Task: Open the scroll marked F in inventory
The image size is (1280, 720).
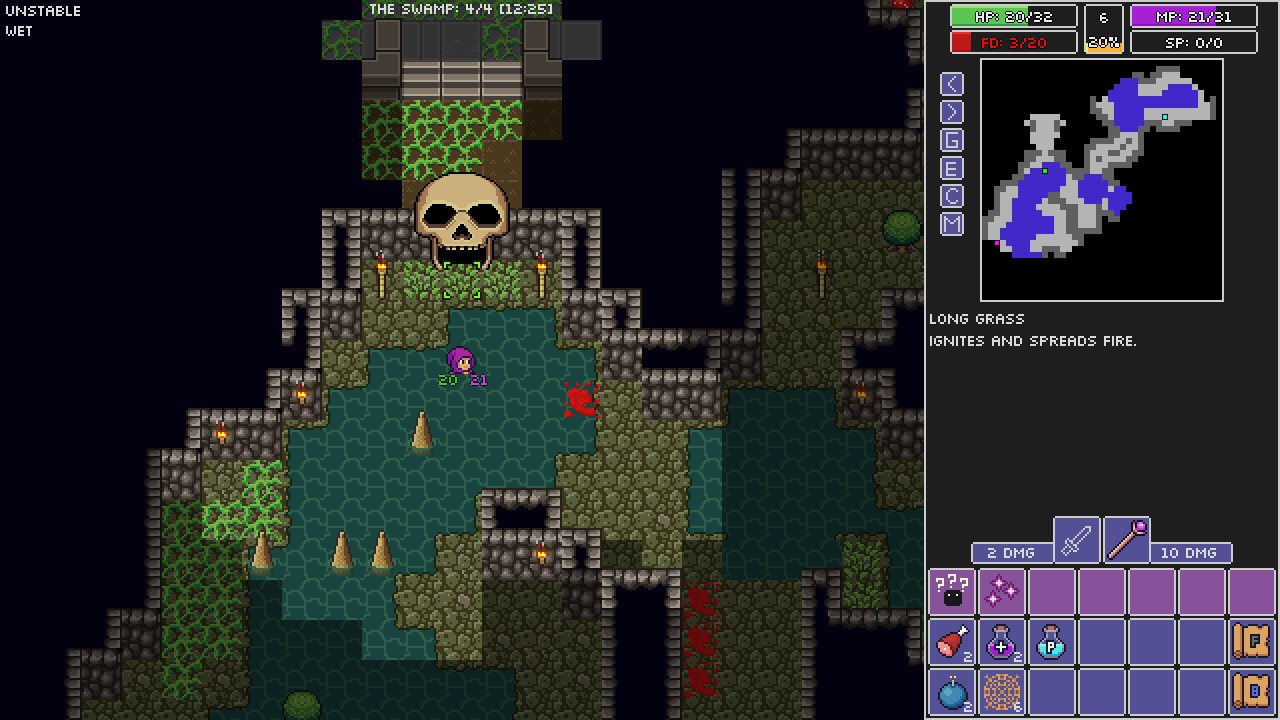Action: tap(1253, 643)
